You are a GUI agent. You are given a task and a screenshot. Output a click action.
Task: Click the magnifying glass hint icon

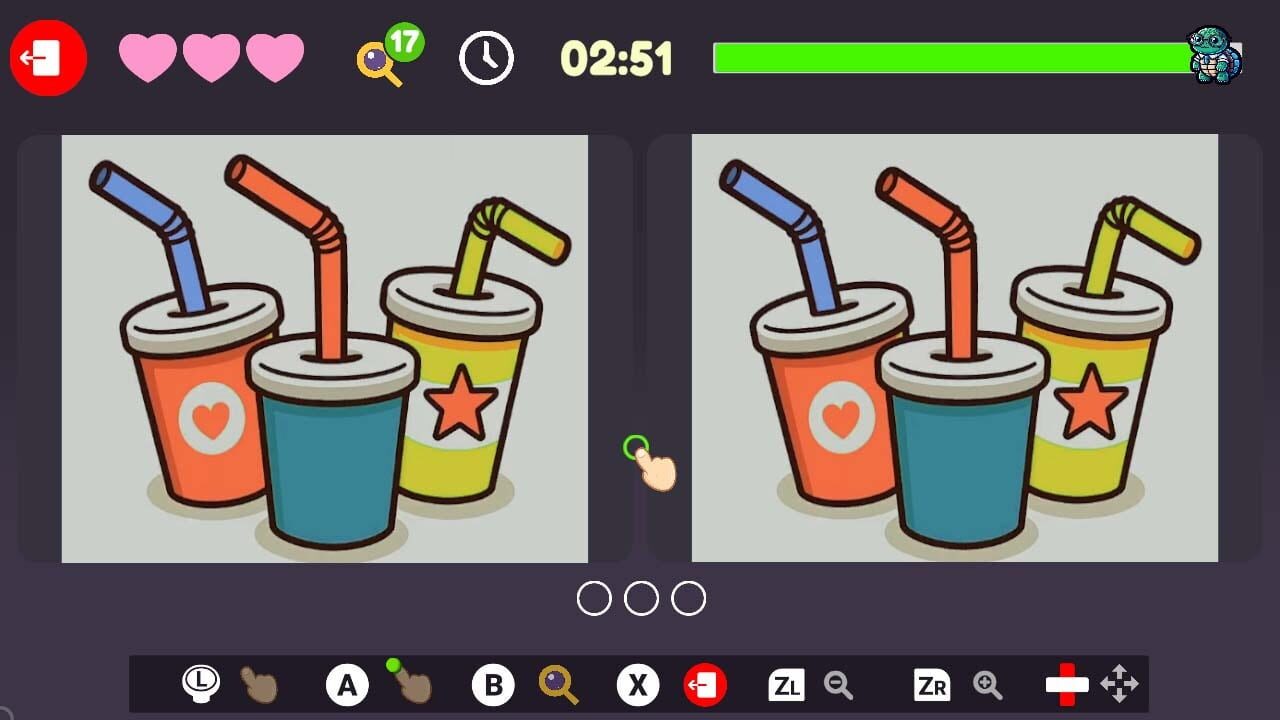click(375, 60)
